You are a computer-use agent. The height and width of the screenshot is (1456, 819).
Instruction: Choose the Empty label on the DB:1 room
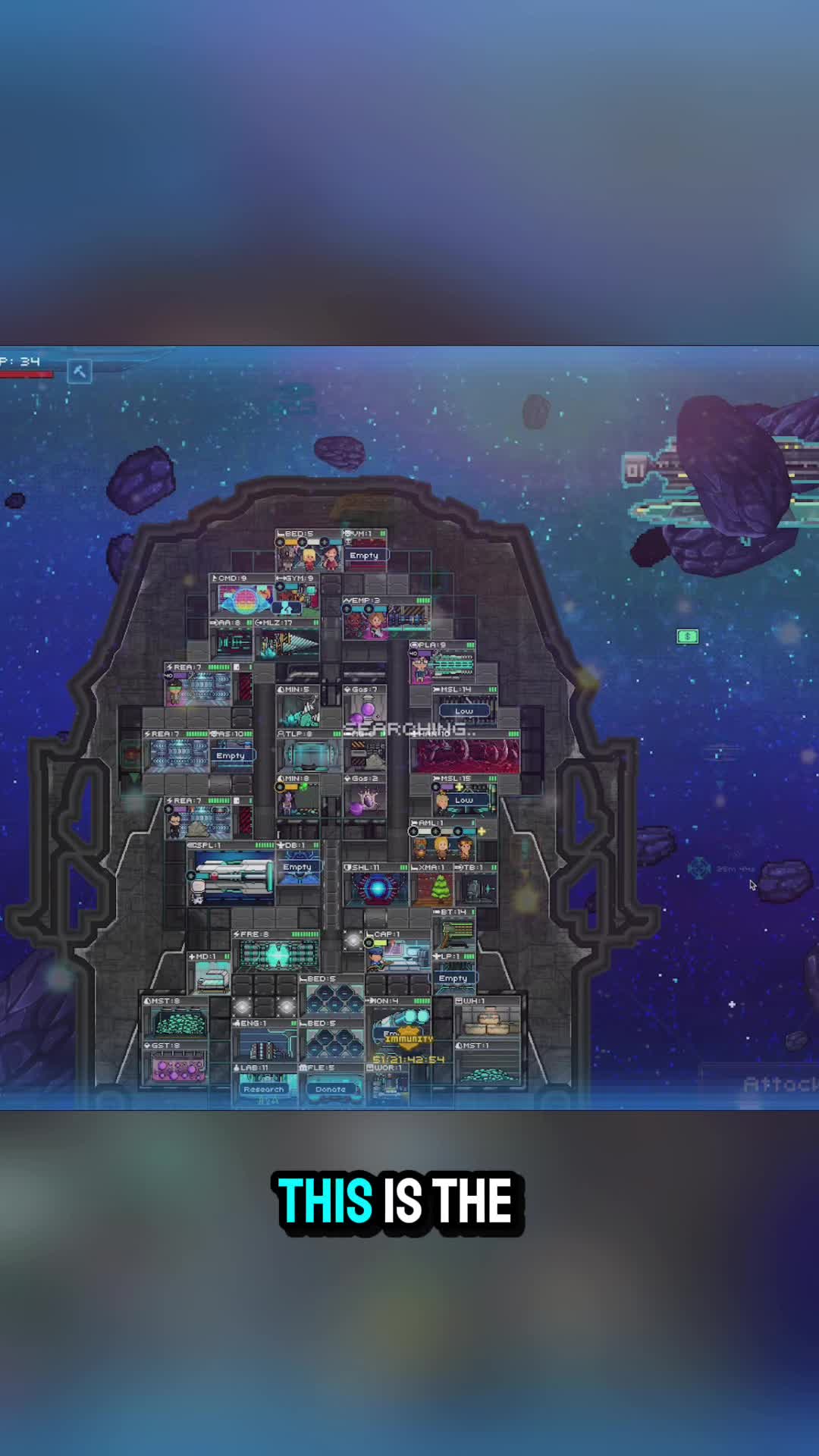coord(297,867)
